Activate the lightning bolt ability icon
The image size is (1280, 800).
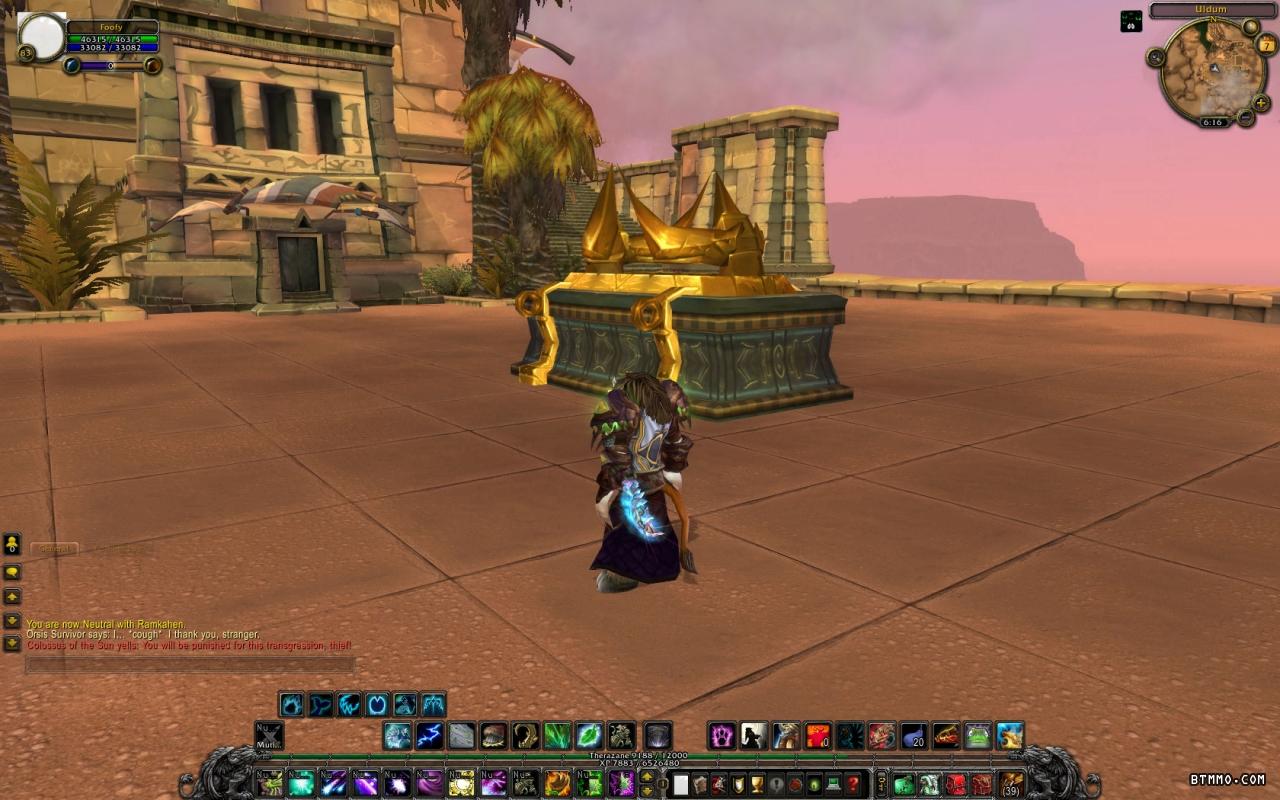tap(430, 736)
